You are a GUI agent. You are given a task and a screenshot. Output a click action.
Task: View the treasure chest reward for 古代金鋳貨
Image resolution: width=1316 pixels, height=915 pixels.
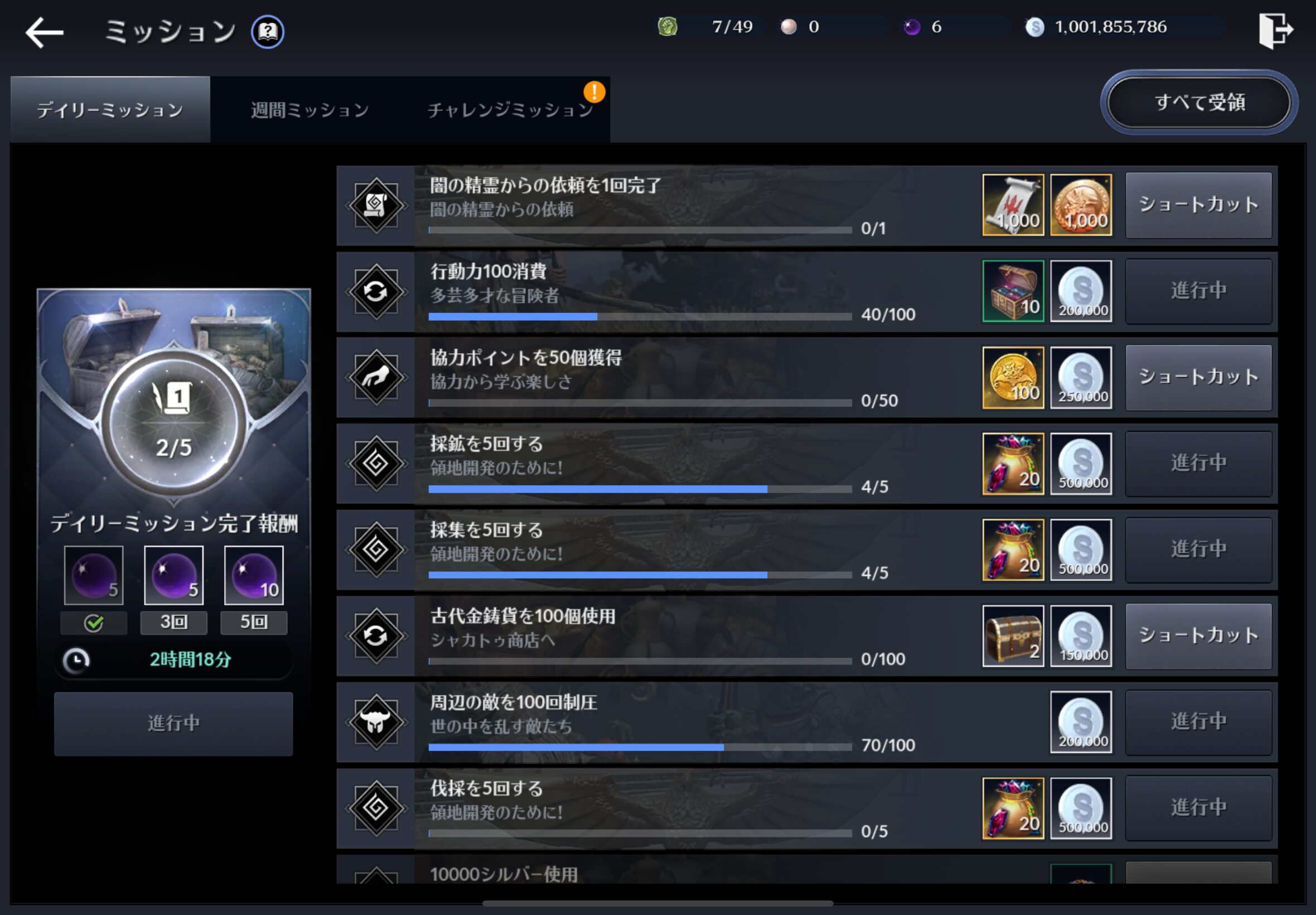click(x=1013, y=636)
